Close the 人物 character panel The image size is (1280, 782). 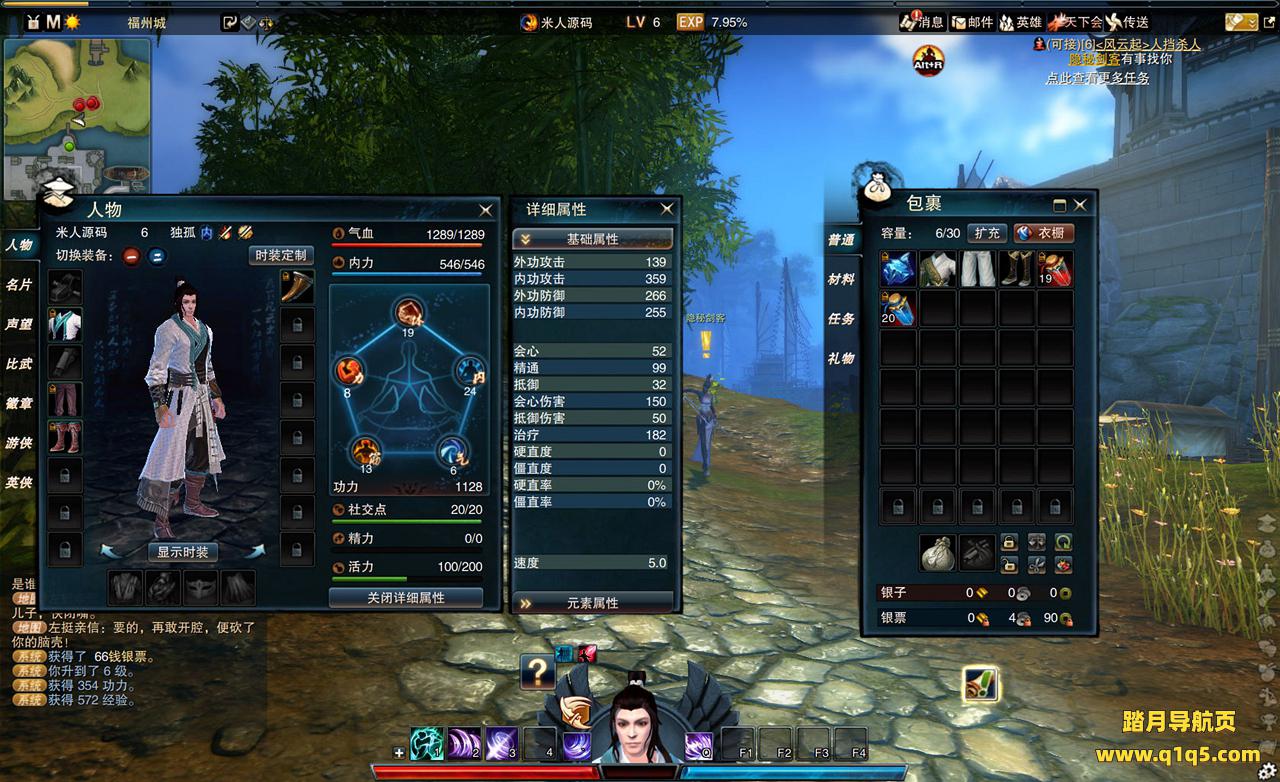tap(485, 210)
